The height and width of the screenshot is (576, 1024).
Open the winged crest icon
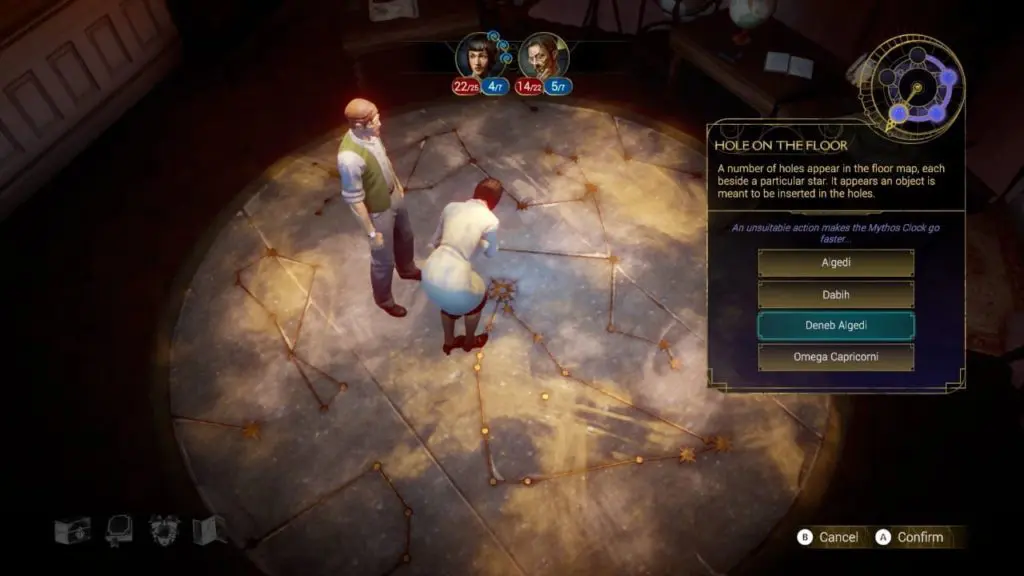(164, 529)
